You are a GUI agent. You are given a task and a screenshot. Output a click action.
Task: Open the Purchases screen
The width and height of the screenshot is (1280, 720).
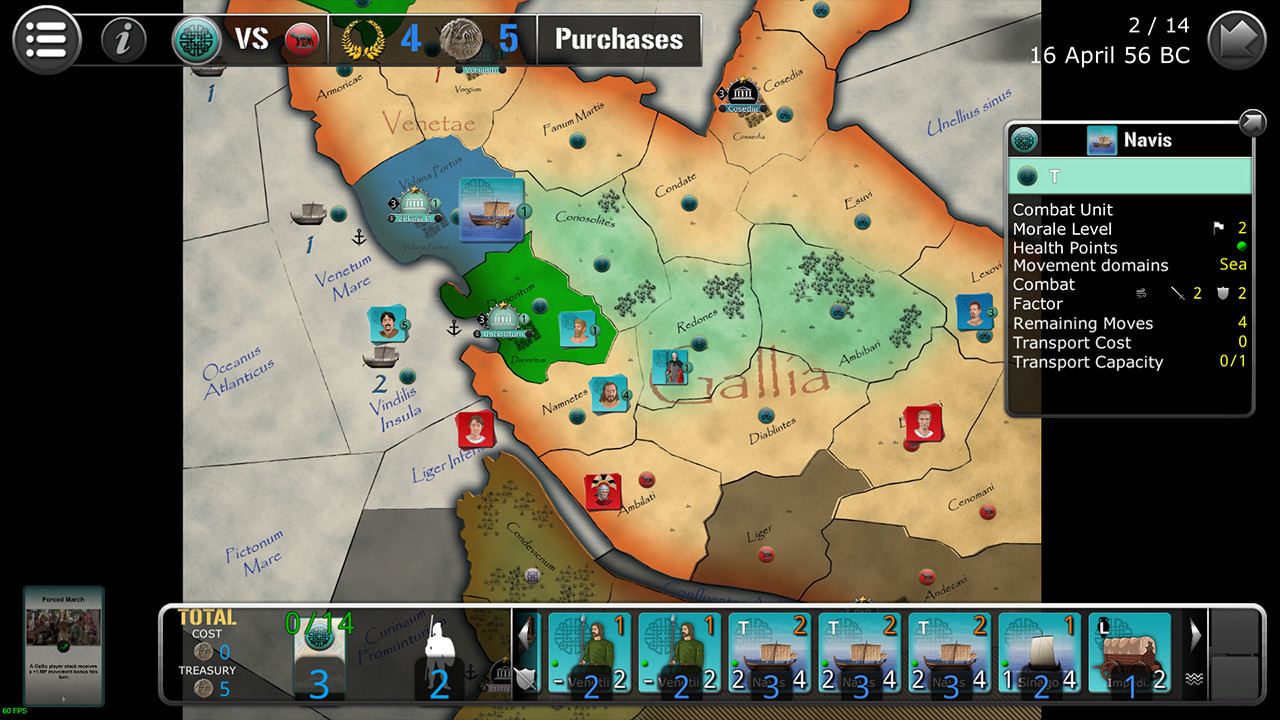(x=618, y=40)
